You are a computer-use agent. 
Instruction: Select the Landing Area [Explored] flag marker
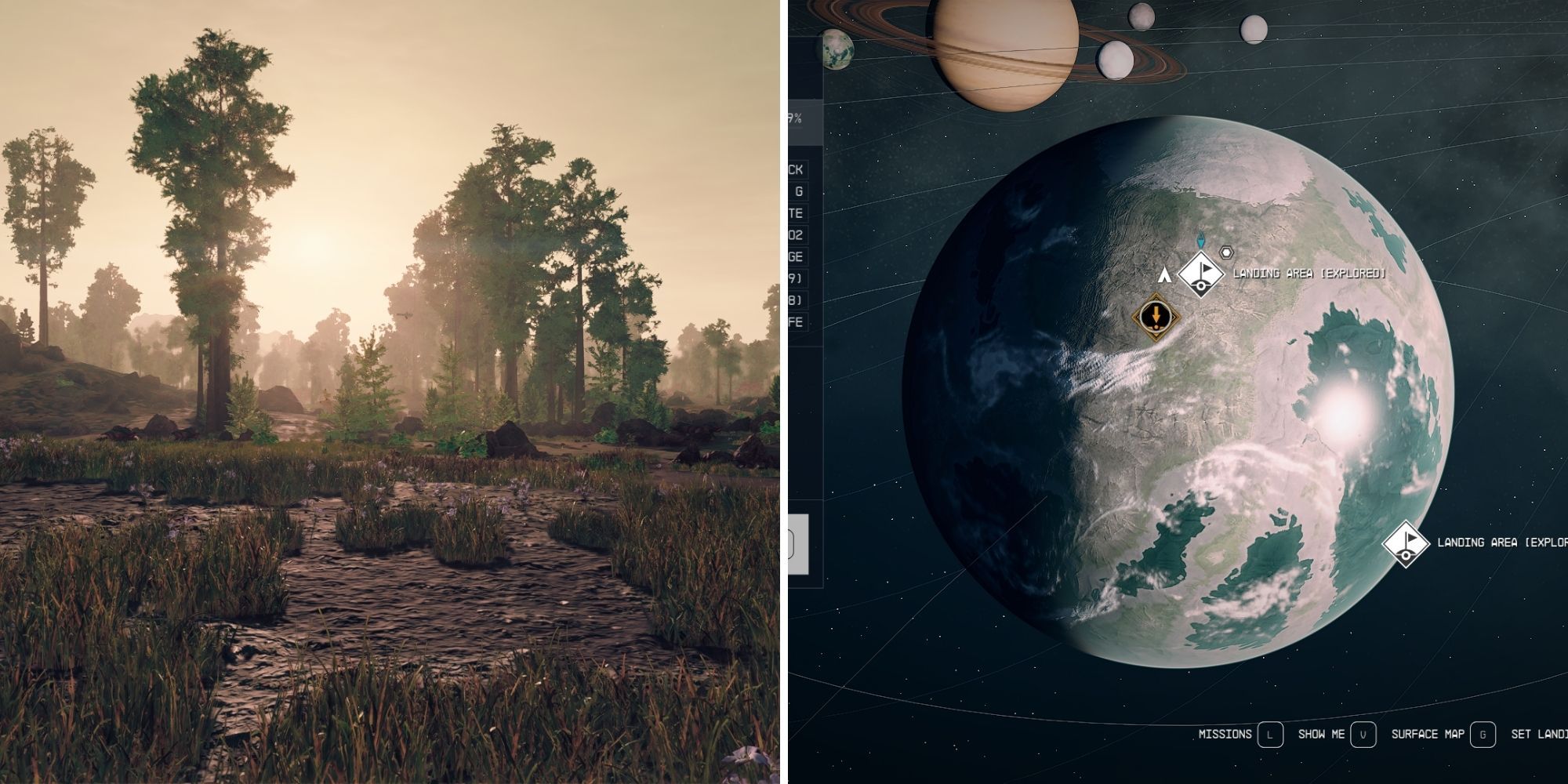pos(1200,274)
